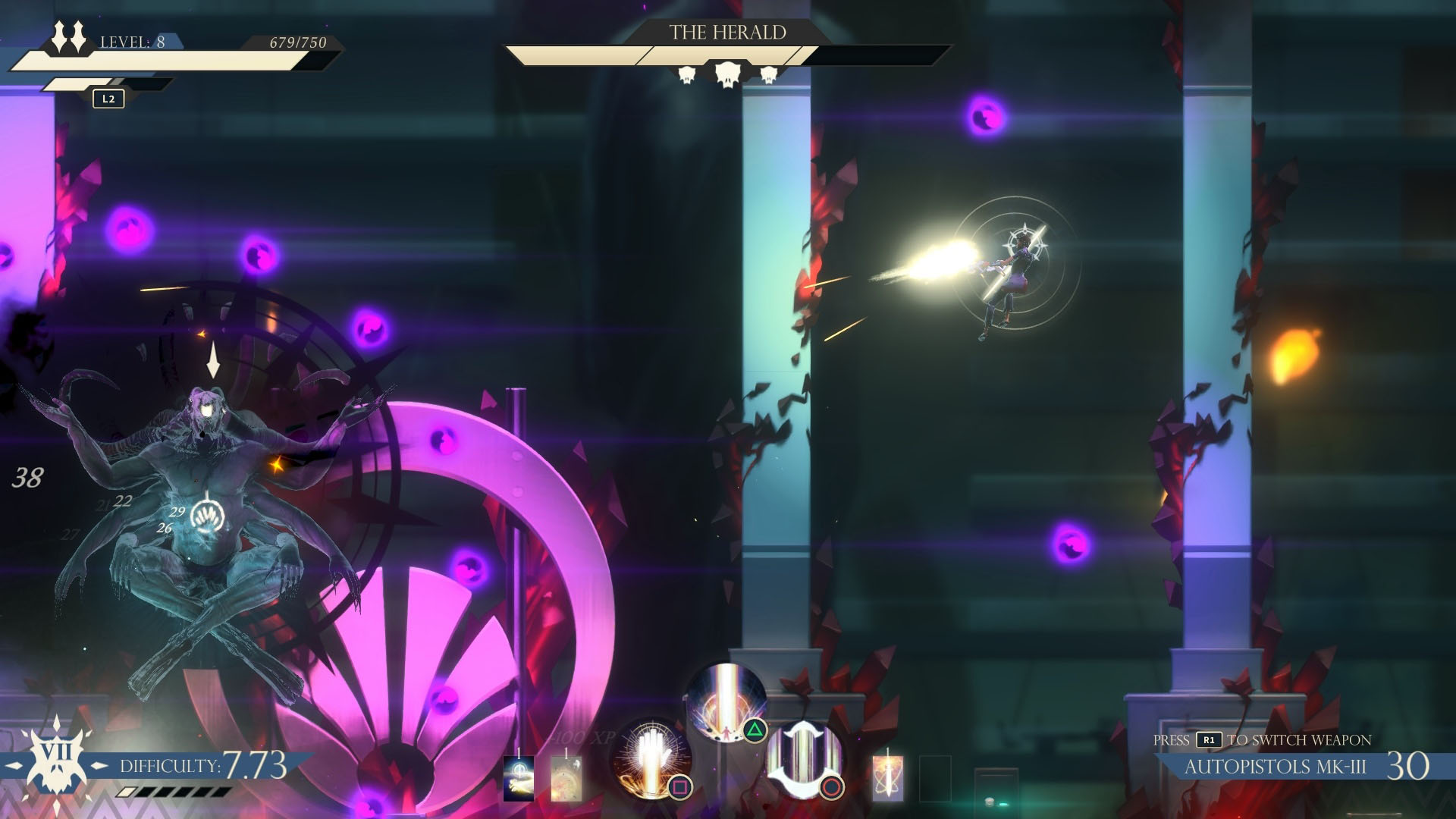Toggle the left skull marker on the boss bar
Screen dimensions: 1456x819
pyautogui.click(x=686, y=75)
